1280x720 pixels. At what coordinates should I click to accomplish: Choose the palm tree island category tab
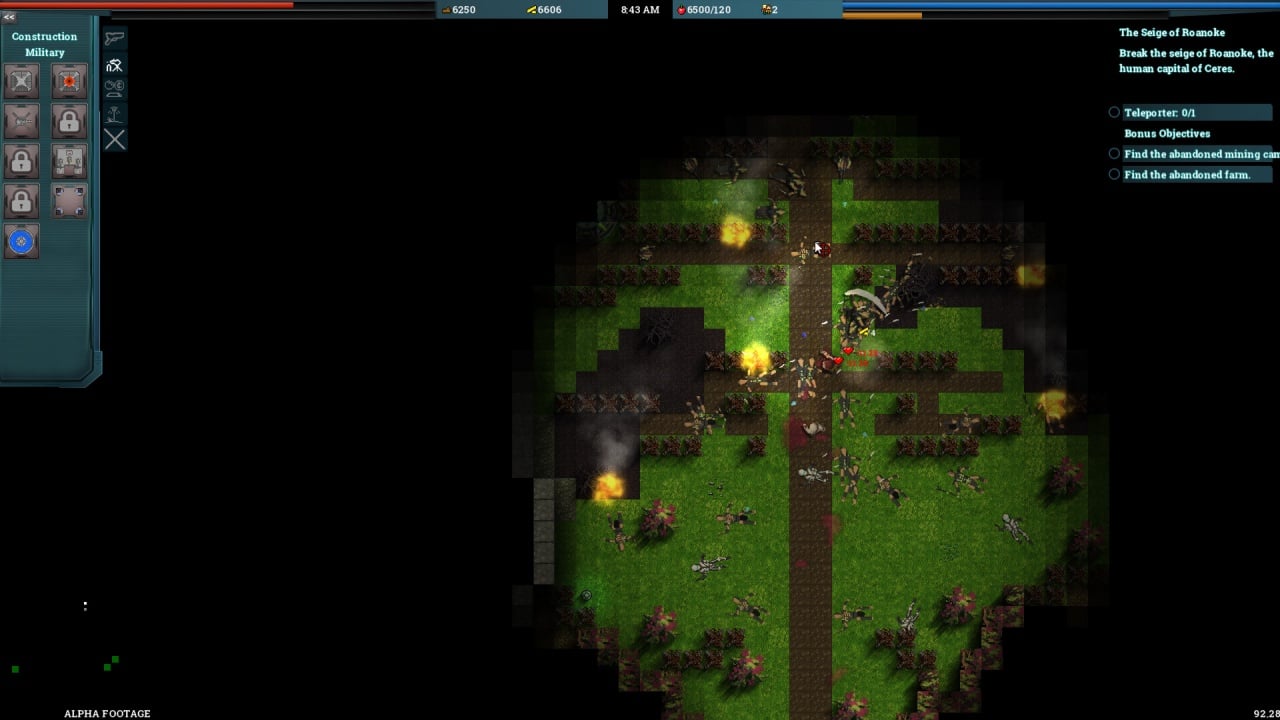coord(115,114)
